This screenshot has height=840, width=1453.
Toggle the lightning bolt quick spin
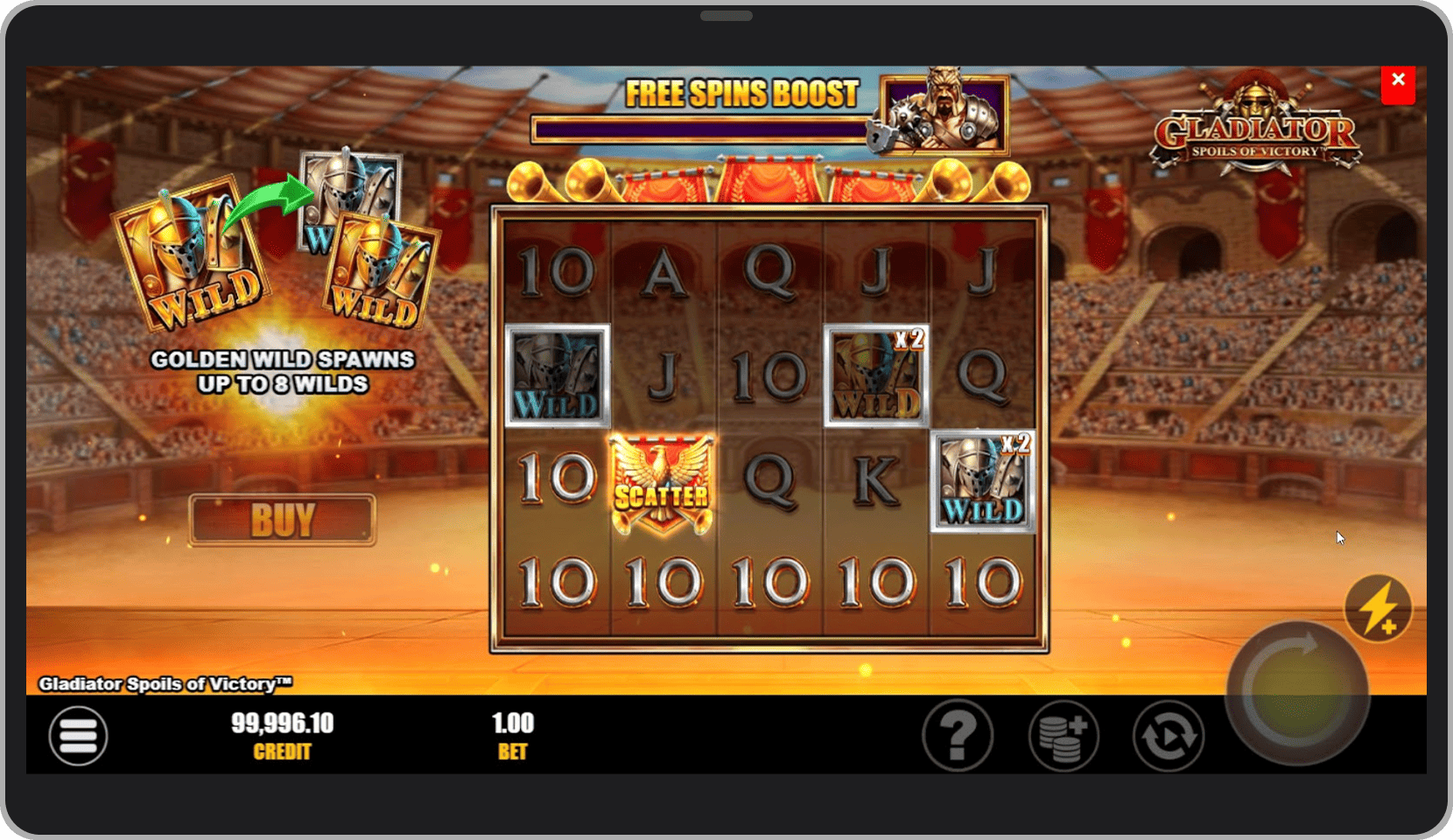point(1378,608)
